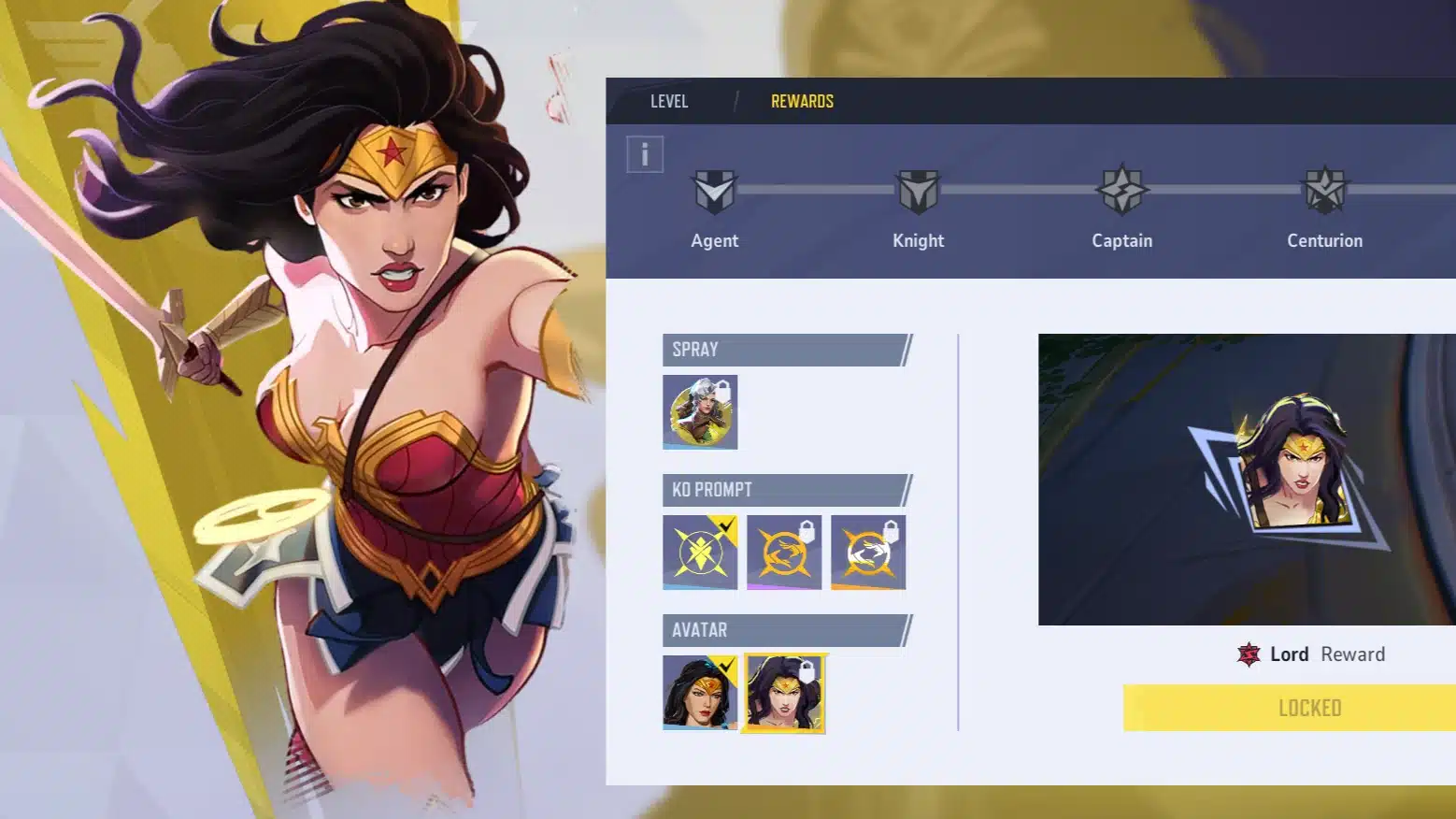Choose the Centurion rank emblem

click(x=1324, y=190)
